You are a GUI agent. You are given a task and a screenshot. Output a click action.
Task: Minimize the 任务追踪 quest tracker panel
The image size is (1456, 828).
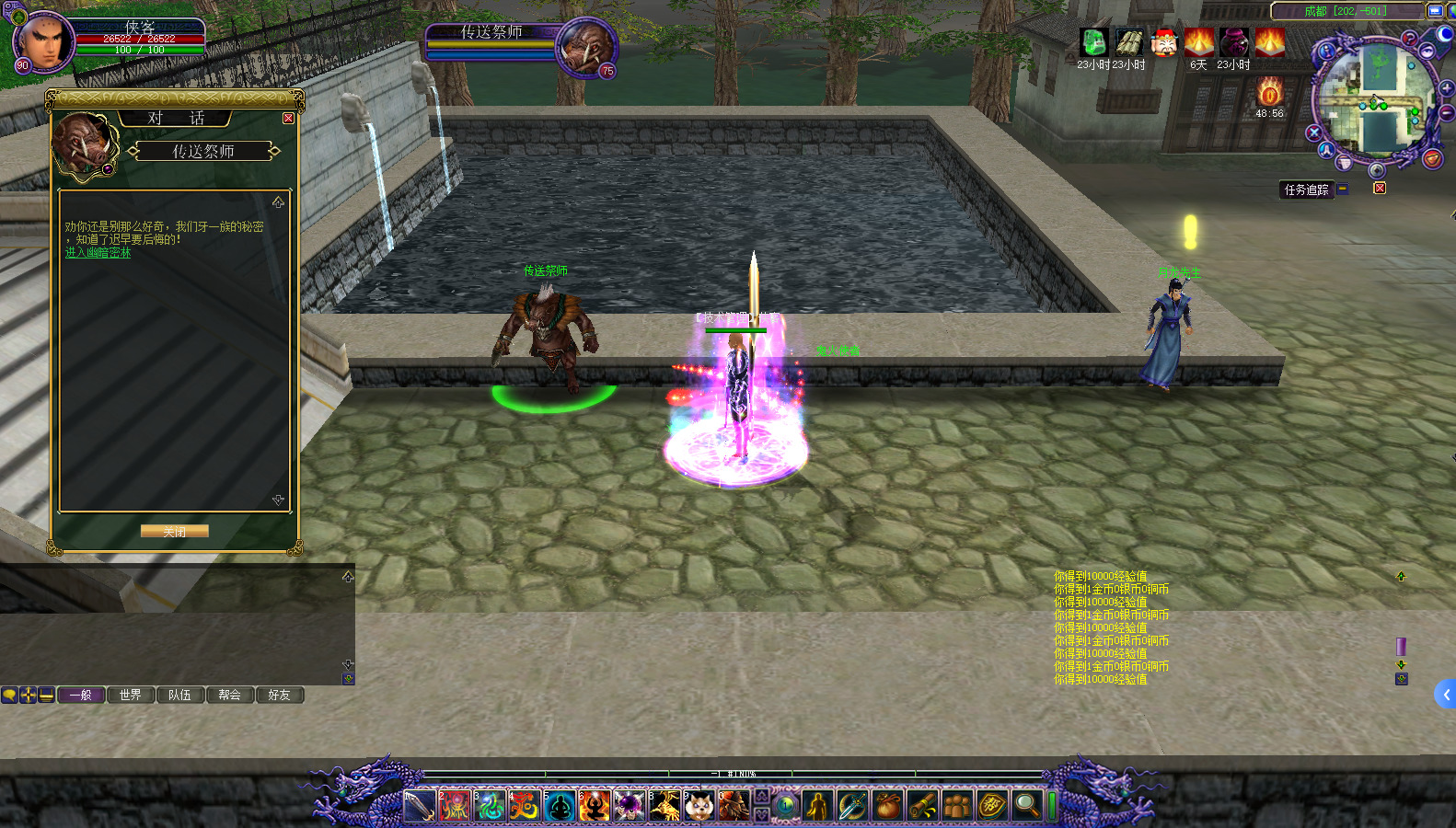(1343, 189)
